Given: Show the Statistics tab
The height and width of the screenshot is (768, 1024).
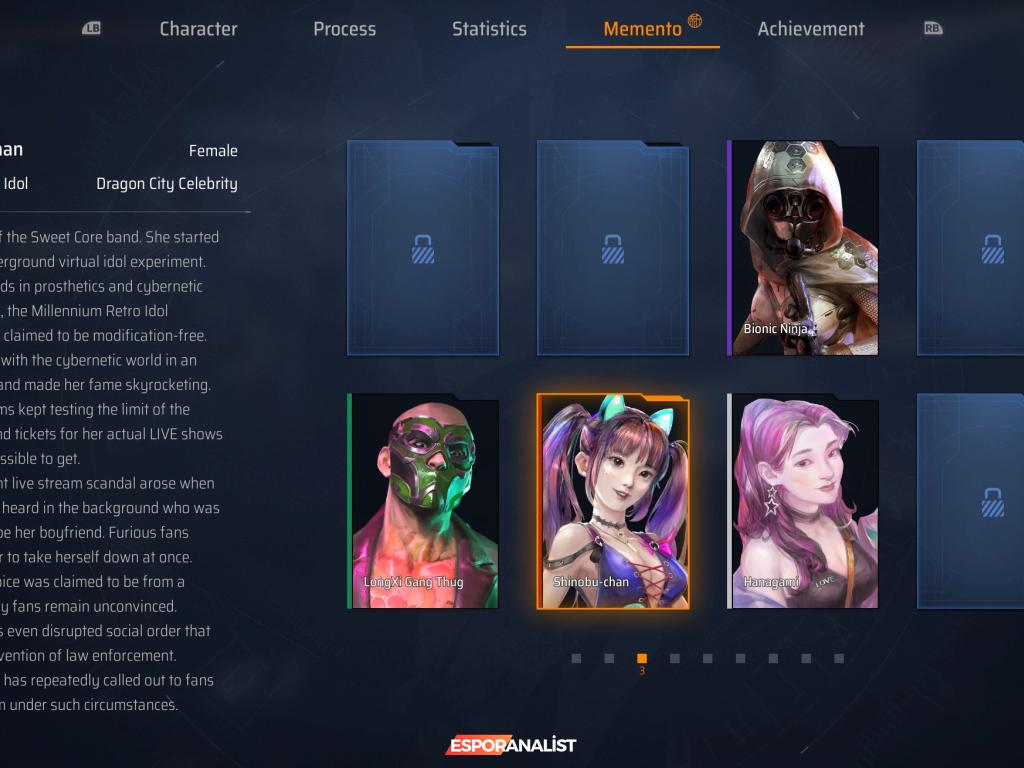Looking at the screenshot, I should tap(489, 29).
